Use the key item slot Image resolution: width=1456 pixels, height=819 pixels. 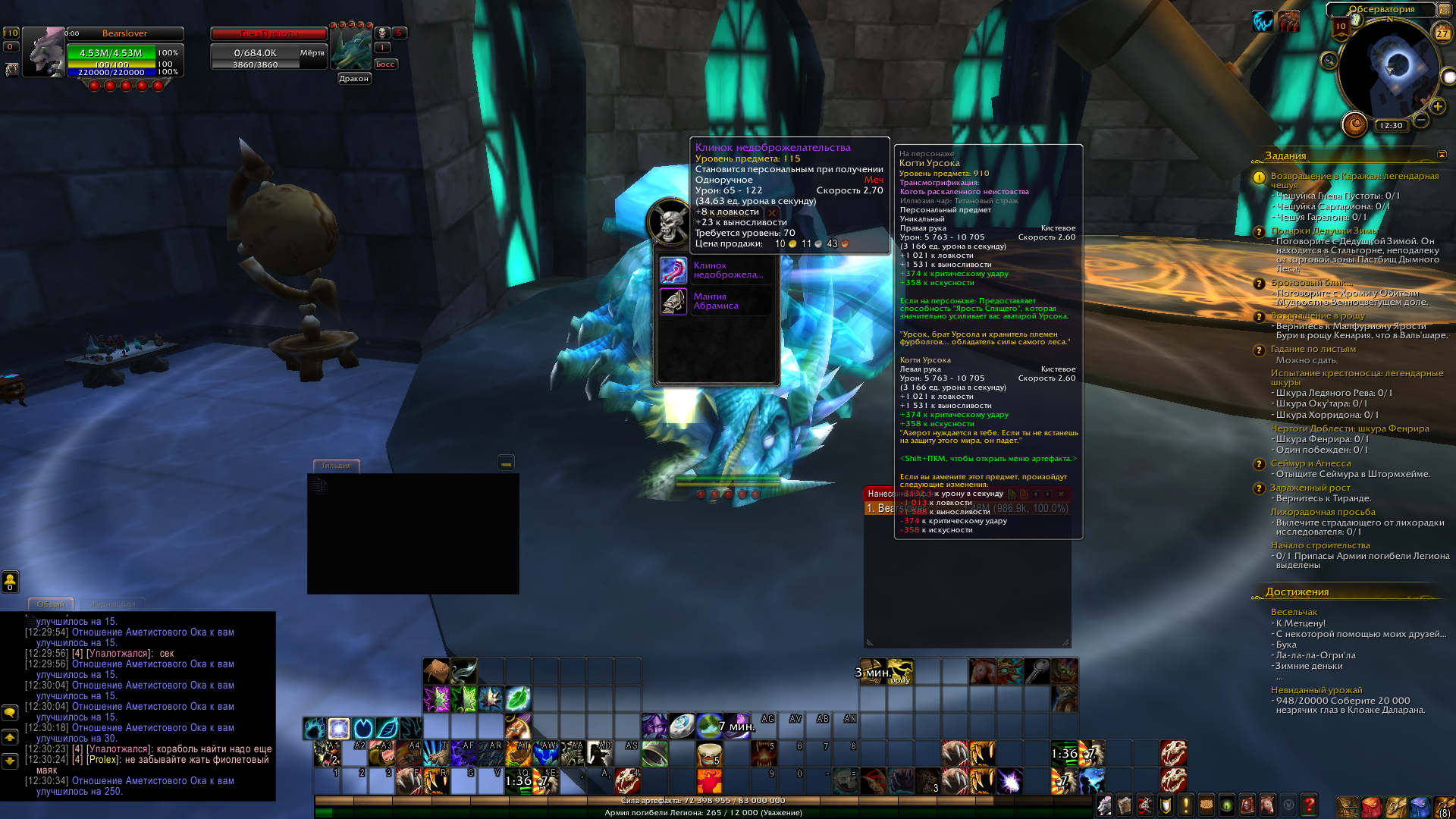(x=1037, y=671)
